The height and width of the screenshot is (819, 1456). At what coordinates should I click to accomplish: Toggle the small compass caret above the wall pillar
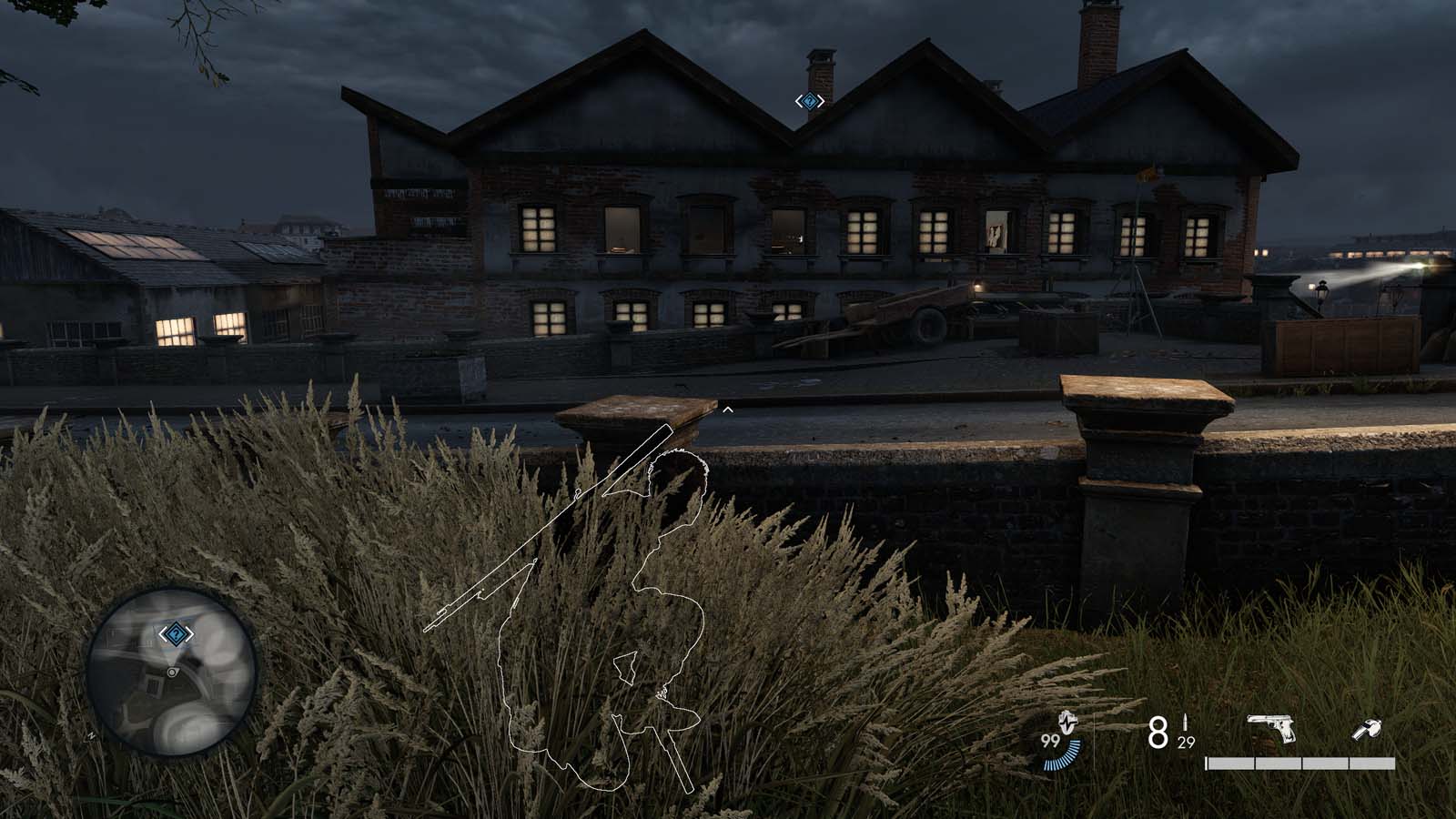point(727,409)
